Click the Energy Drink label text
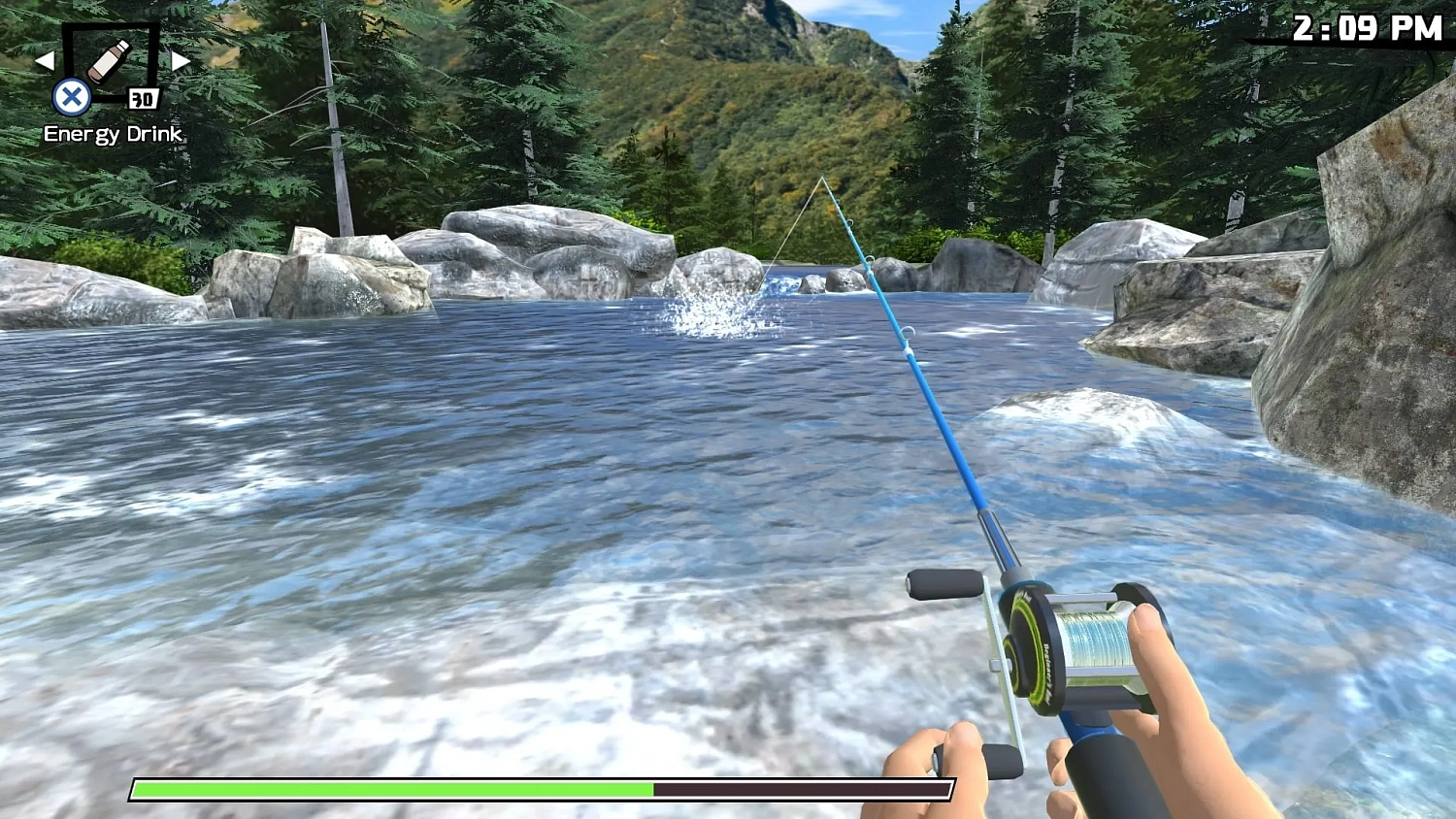1456x819 pixels. (112, 135)
